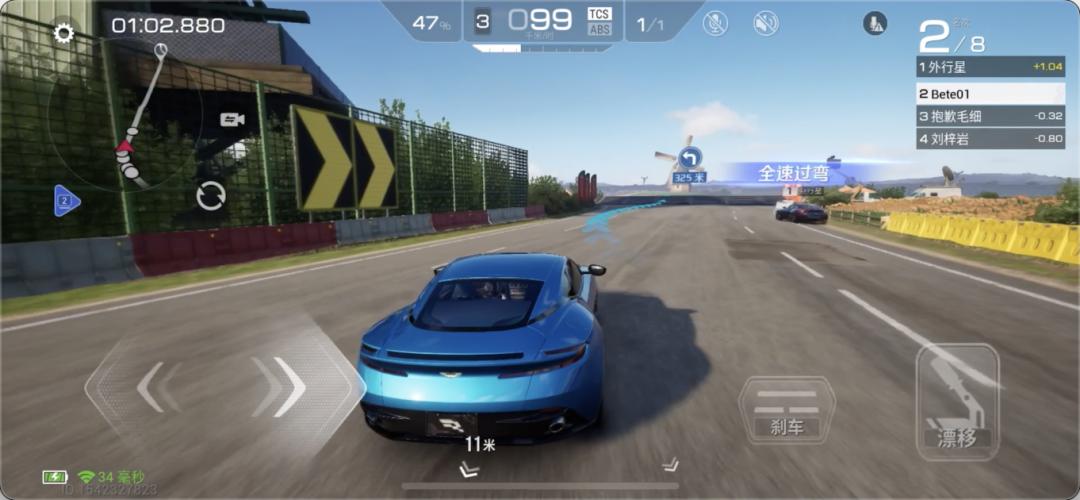Tap the blue triangle marker numbered 2
The width and height of the screenshot is (1080, 500).
pos(66,201)
